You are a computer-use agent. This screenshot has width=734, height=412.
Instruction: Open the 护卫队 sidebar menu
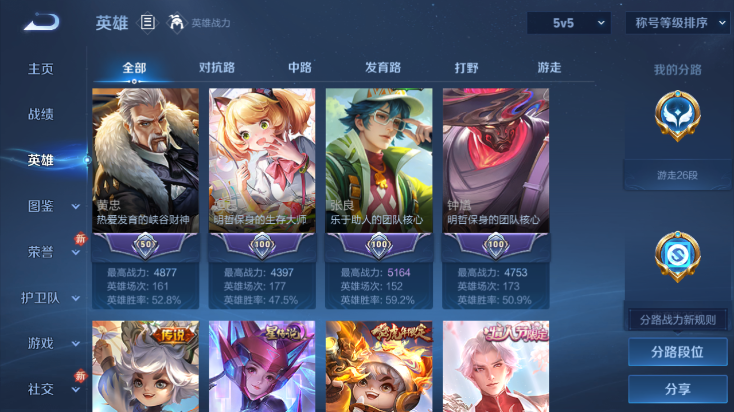(x=50, y=297)
